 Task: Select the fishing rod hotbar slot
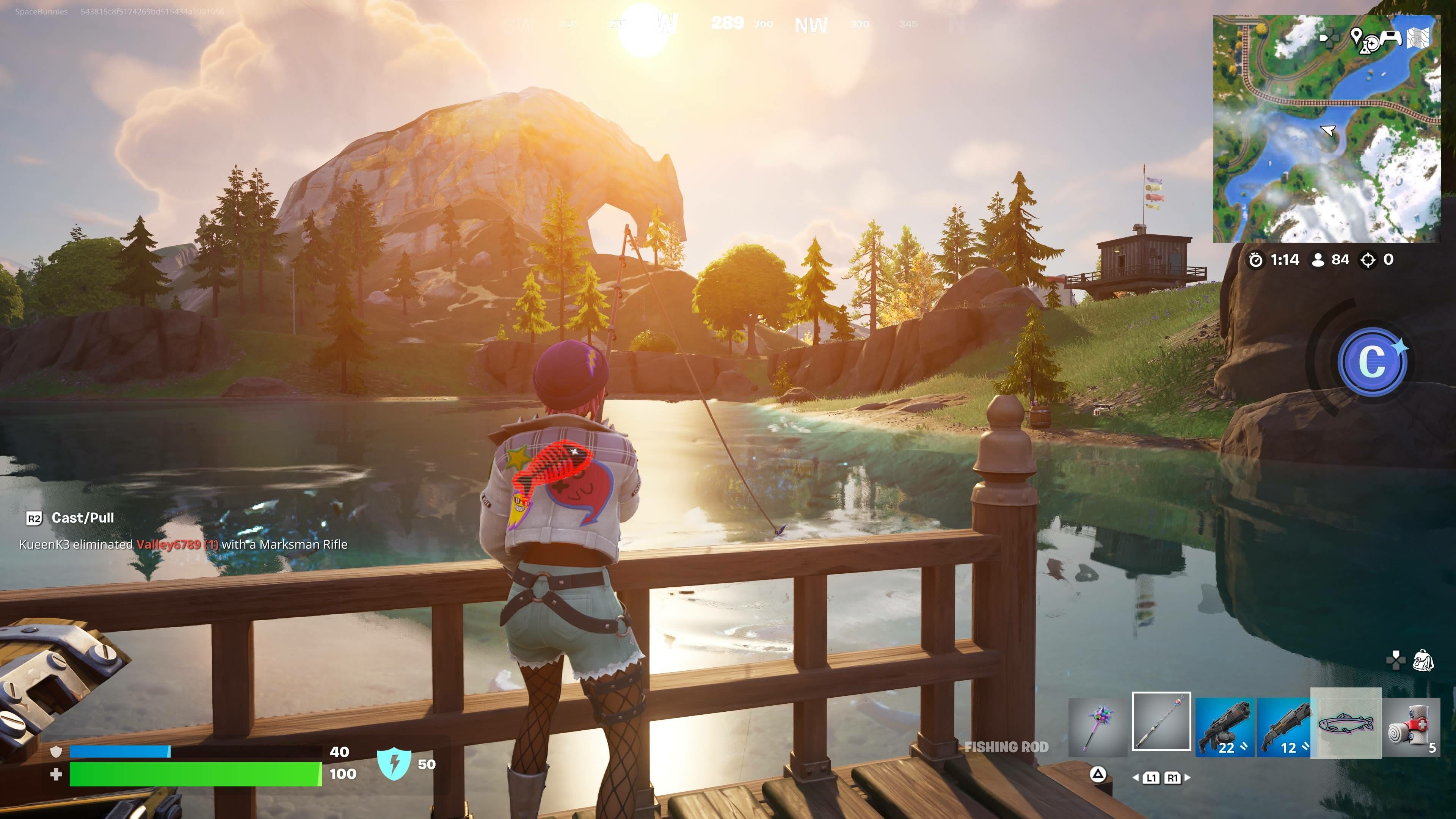point(1161,721)
